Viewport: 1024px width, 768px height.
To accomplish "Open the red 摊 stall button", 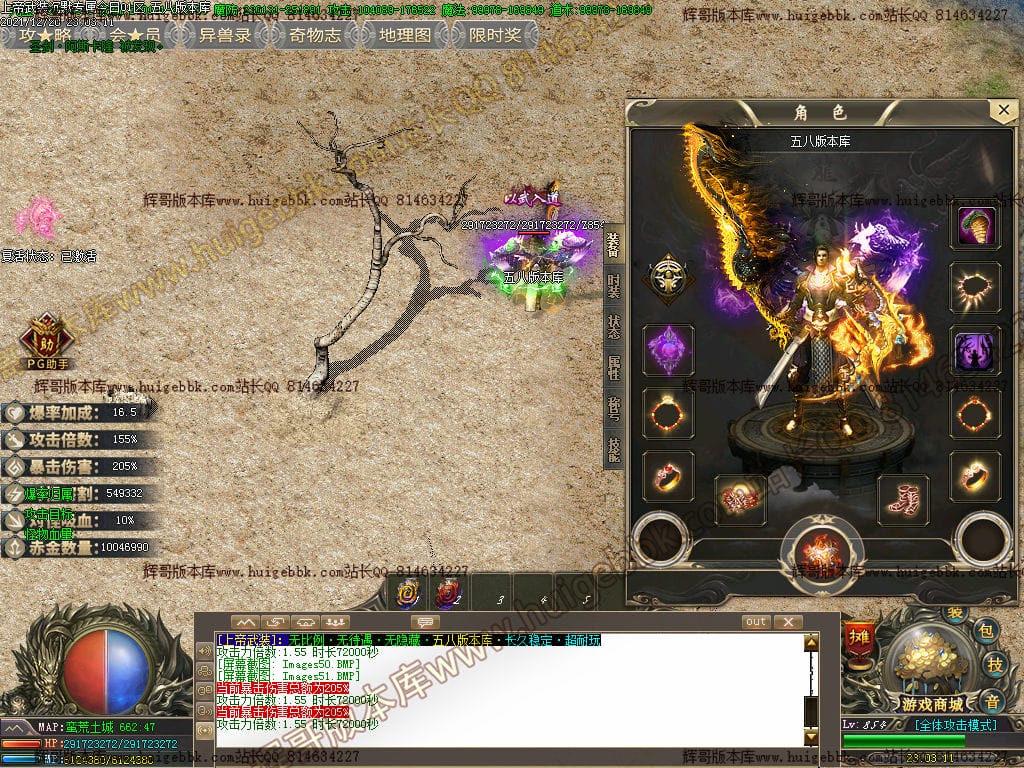I will pyautogui.click(x=858, y=637).
